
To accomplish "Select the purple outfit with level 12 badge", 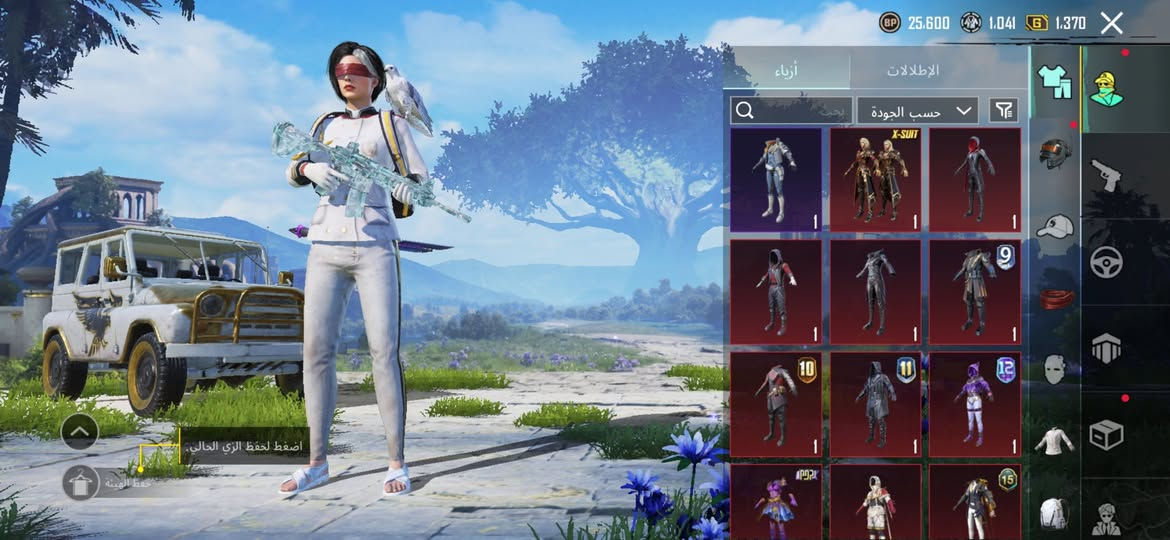I will coord(975,403).
